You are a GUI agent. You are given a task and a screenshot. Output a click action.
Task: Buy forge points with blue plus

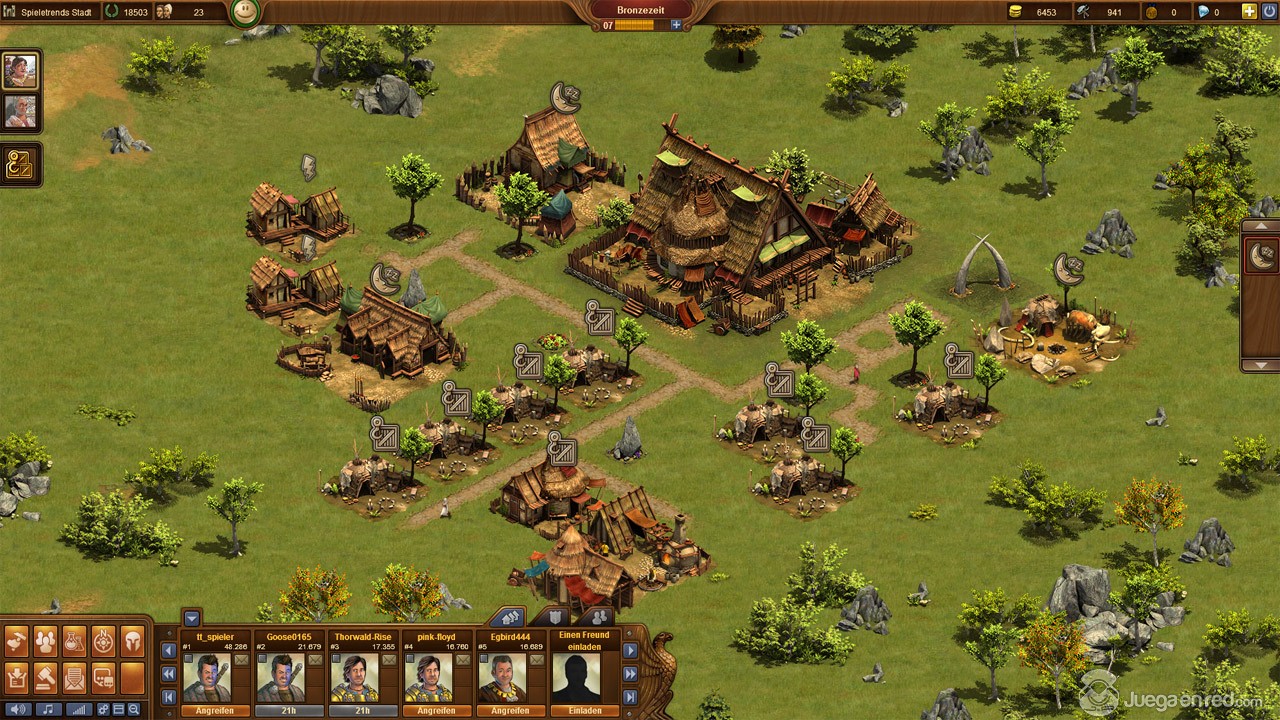(x=676, y=25)
